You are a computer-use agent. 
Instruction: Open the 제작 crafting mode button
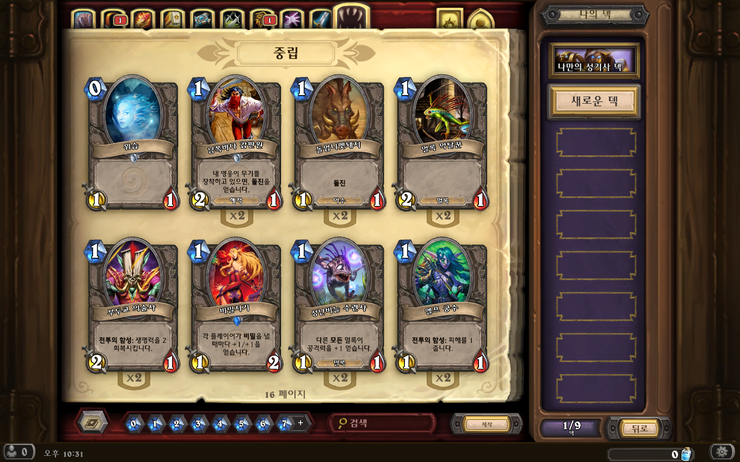pyautogui.click(x=487, y=423)
